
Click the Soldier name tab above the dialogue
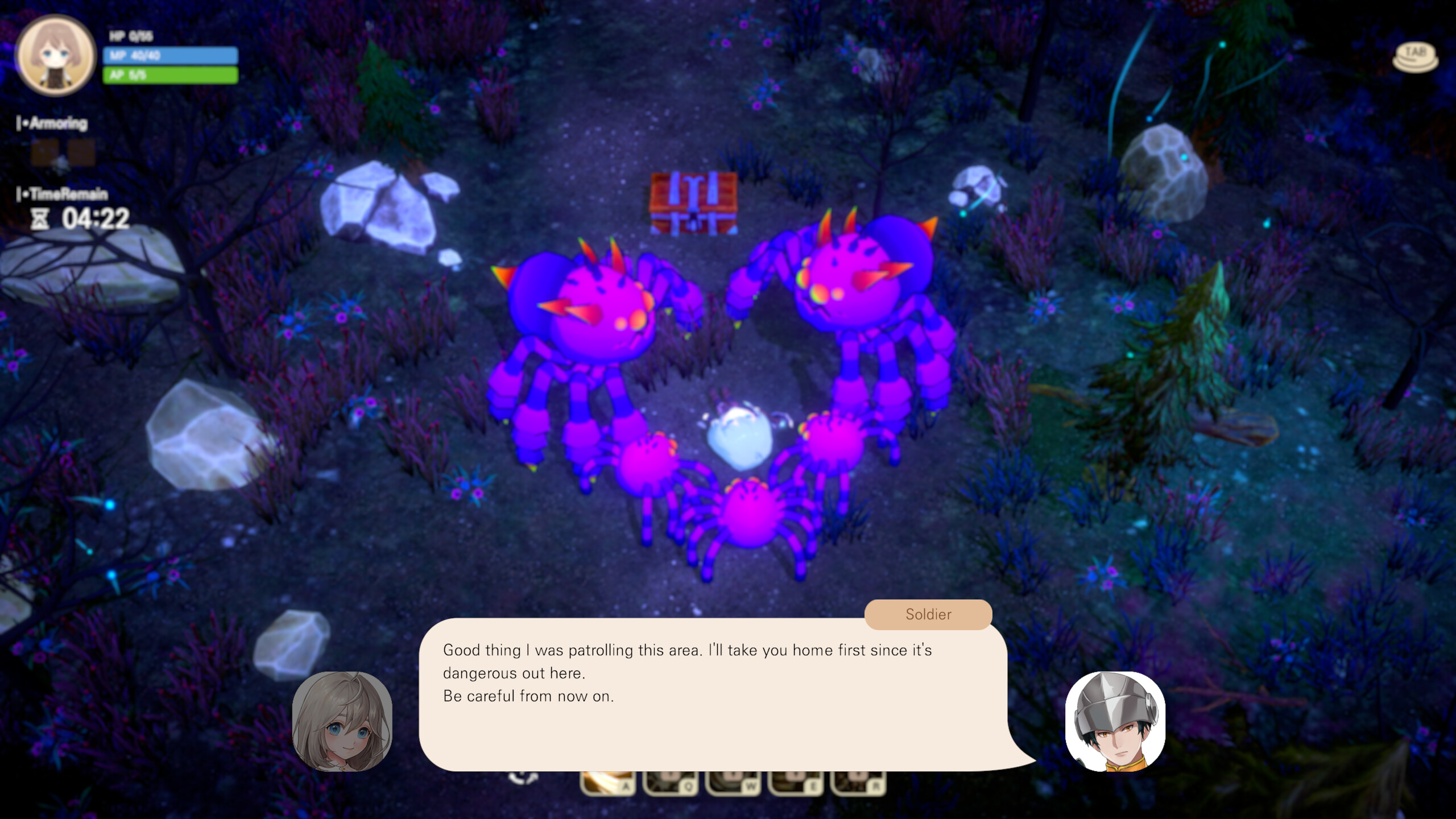927,614
